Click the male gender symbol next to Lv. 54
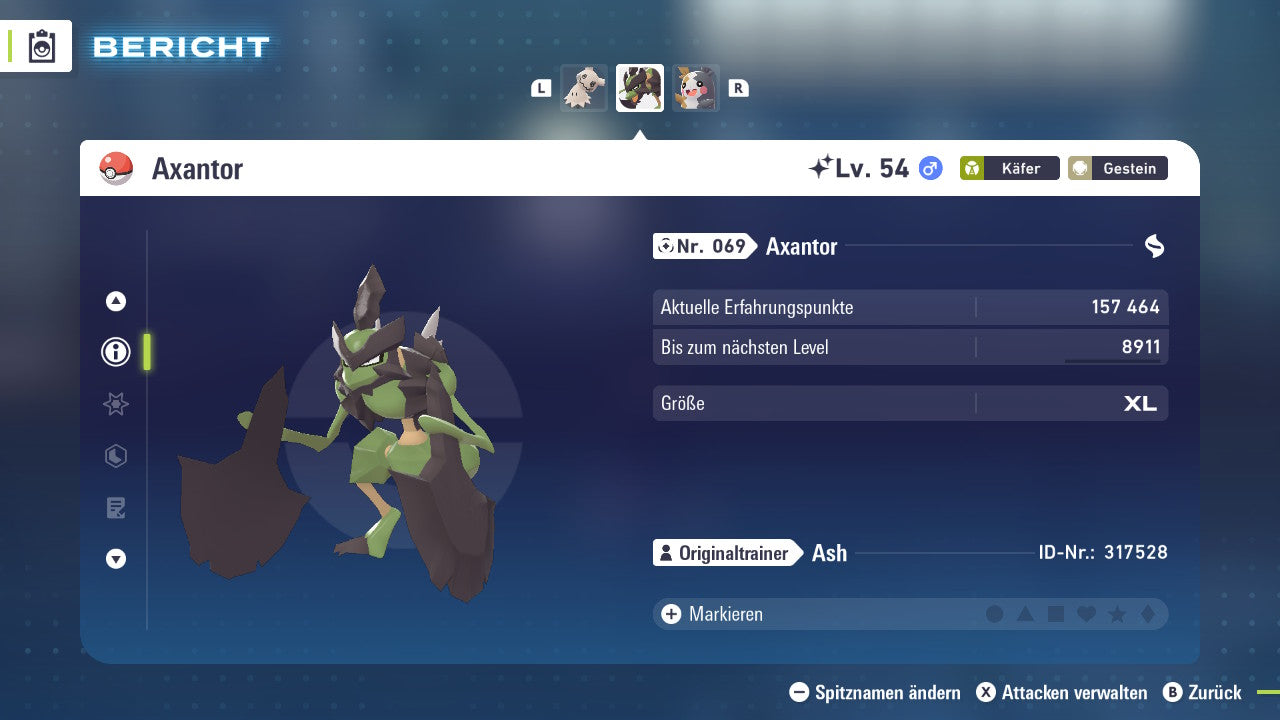The height and width of the screenshot is (720, 1280). (927, 169)
